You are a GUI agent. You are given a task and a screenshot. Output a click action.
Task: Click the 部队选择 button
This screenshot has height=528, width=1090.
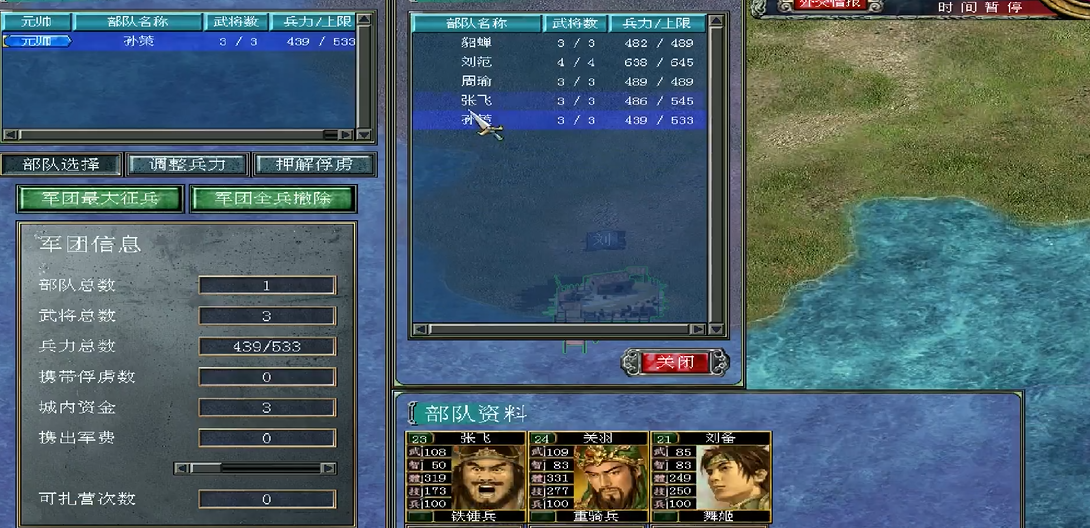pos(61,164)
